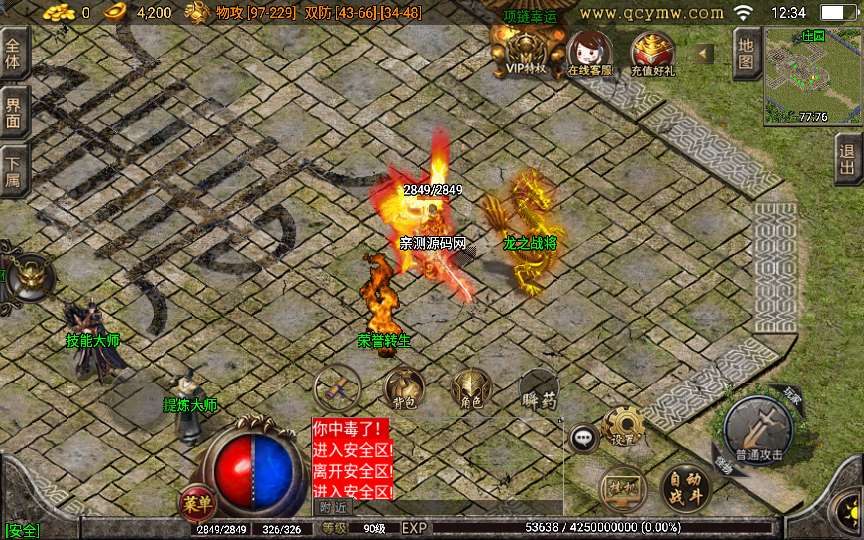Contact 在线客服 online support

589,53
